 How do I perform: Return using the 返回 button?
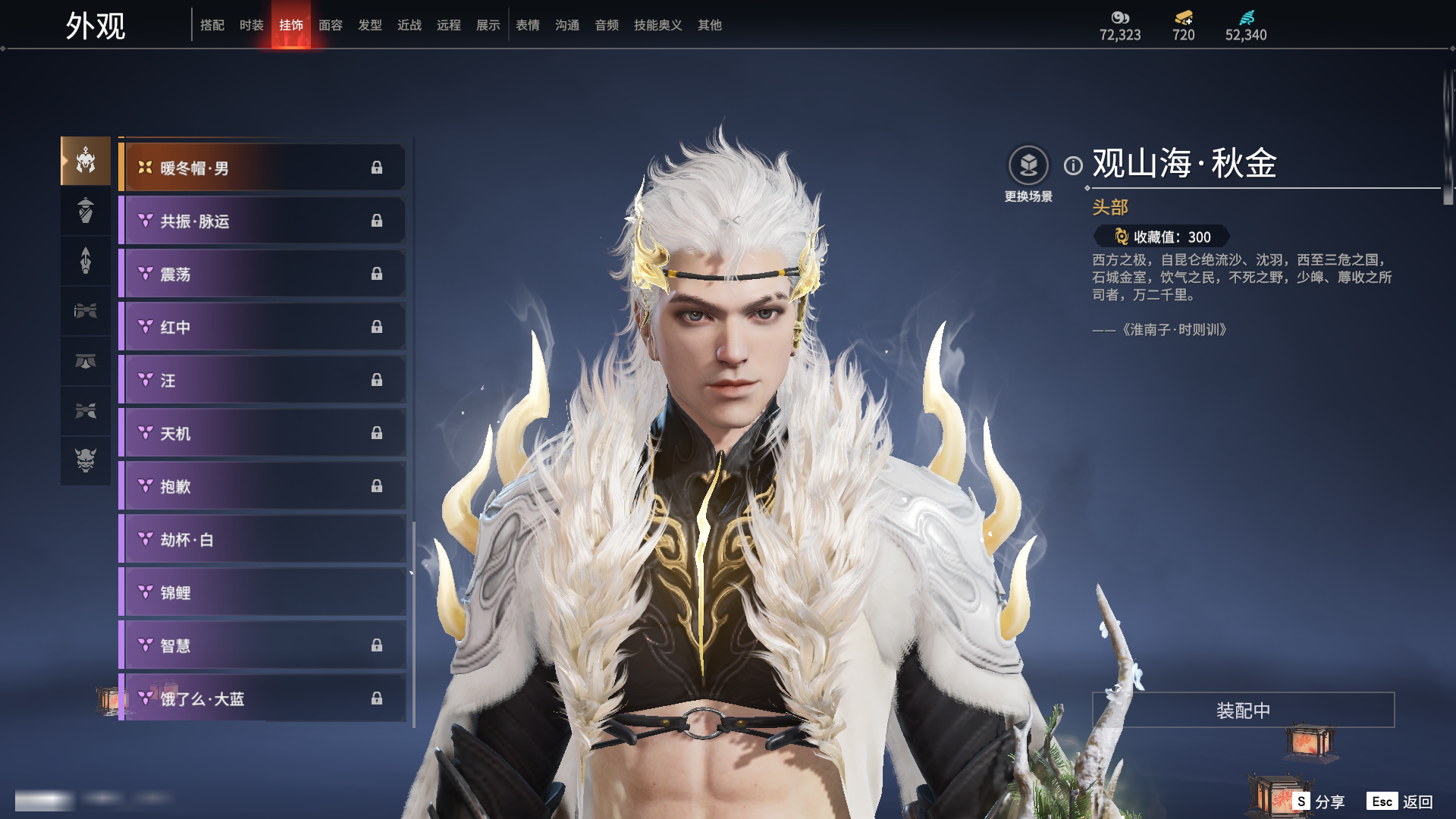coord(1401,802)
